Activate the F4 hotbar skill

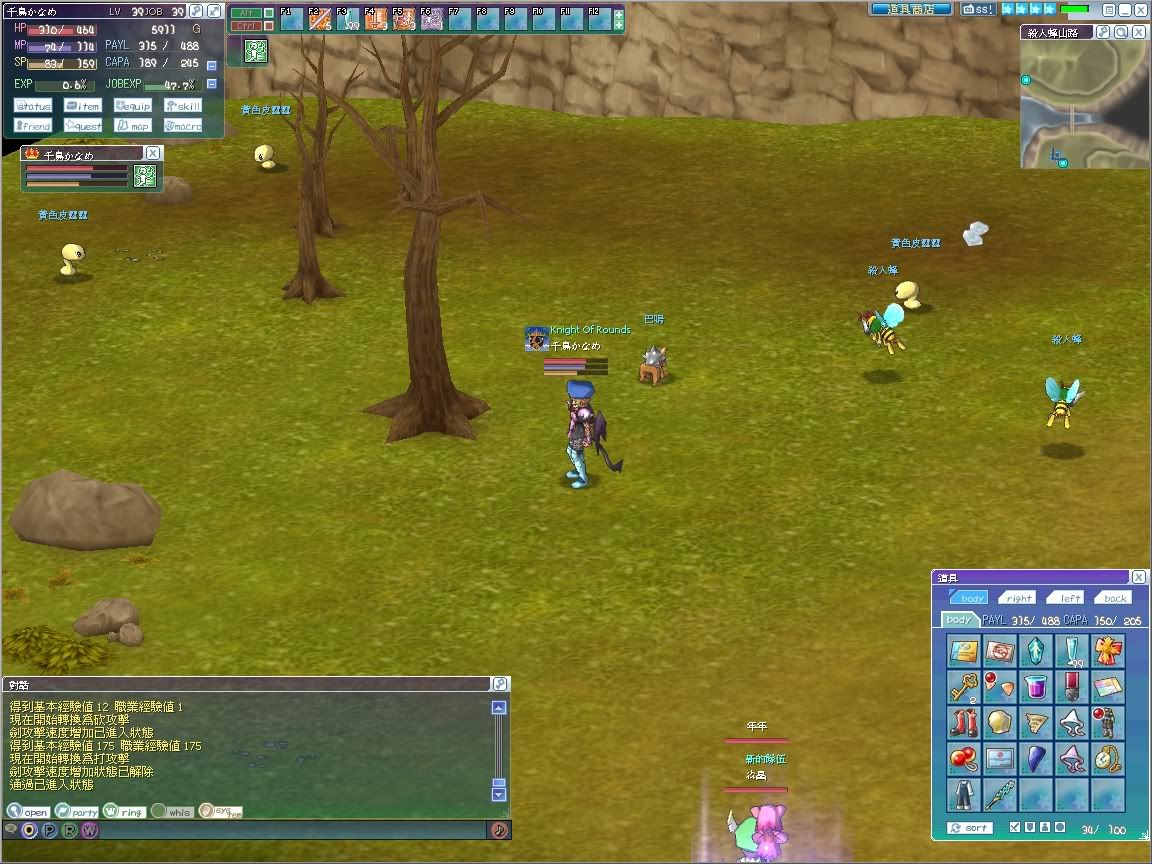pyautogui.click(x=376, y=18)
